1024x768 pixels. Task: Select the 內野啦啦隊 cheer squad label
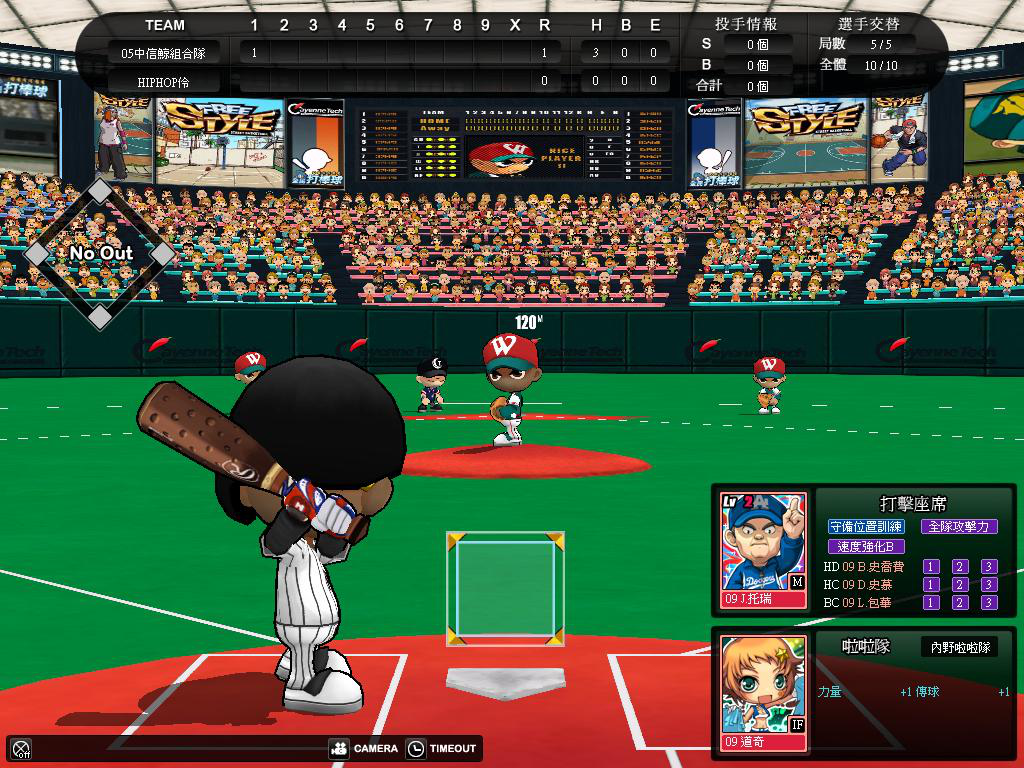click(x=959, y=647)
